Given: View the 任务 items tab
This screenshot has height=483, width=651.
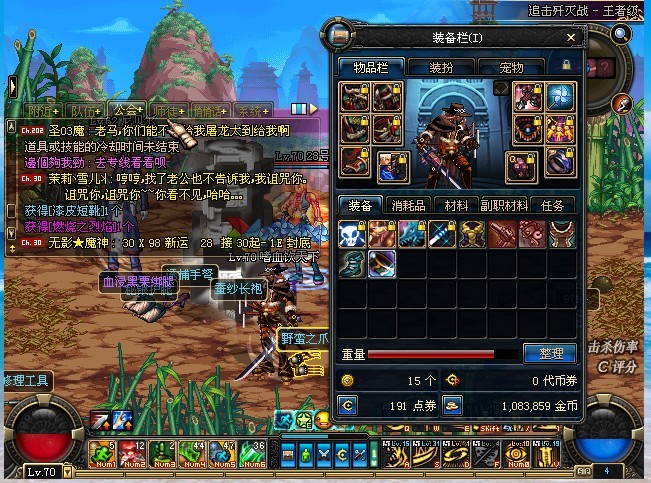Looking at the screenshot, I should [x=552, y=205].
